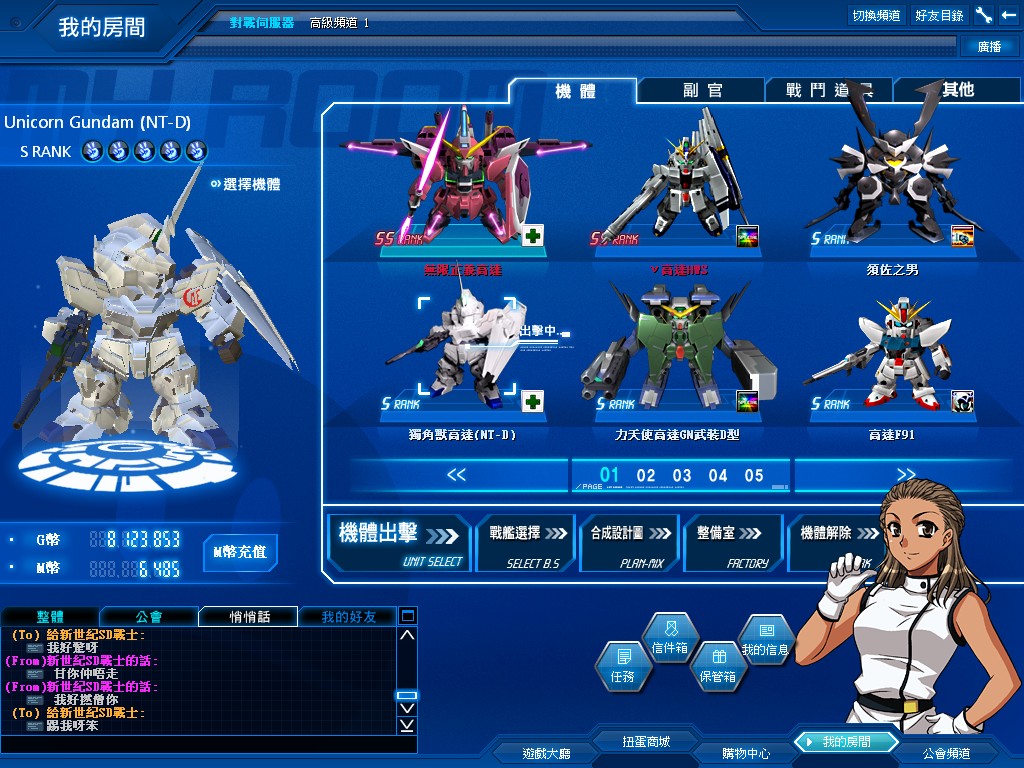Viewport: 1024px width, 768px height.
Task: Open the M幣充值 recharge button
Action: click(x=240, y=552)
